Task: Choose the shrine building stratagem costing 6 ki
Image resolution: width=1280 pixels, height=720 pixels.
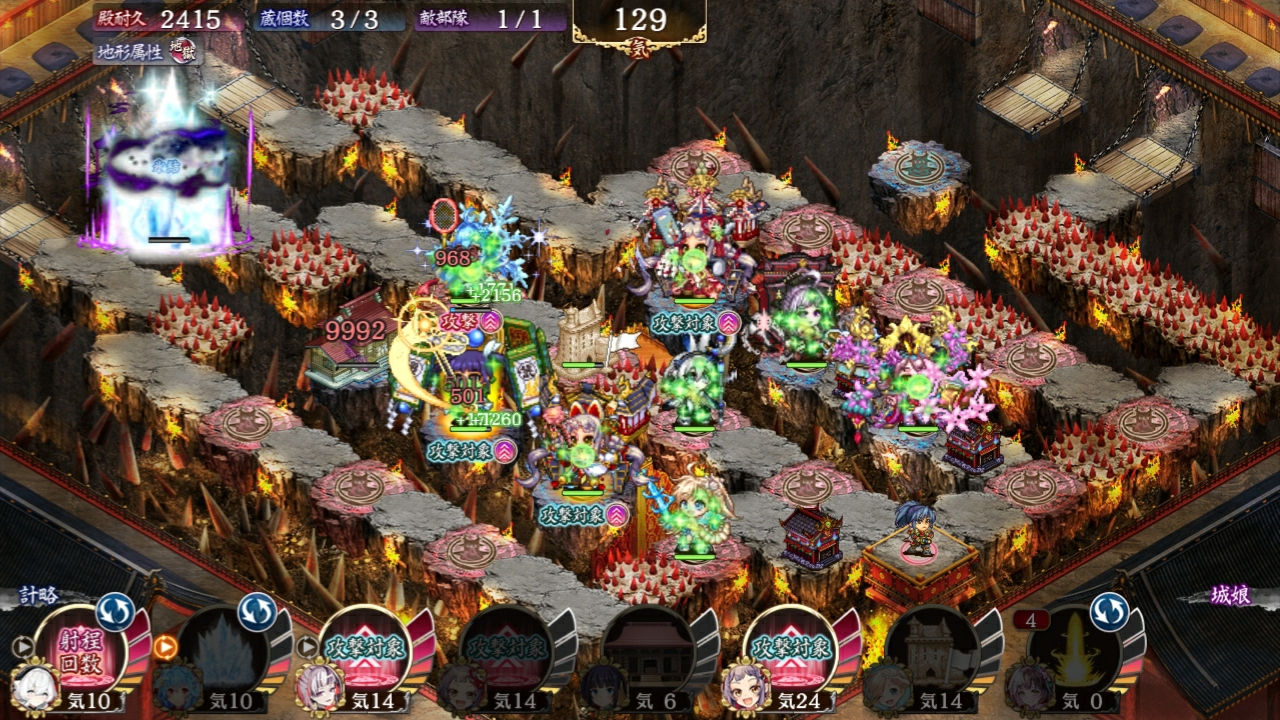Action: (649, 650)
